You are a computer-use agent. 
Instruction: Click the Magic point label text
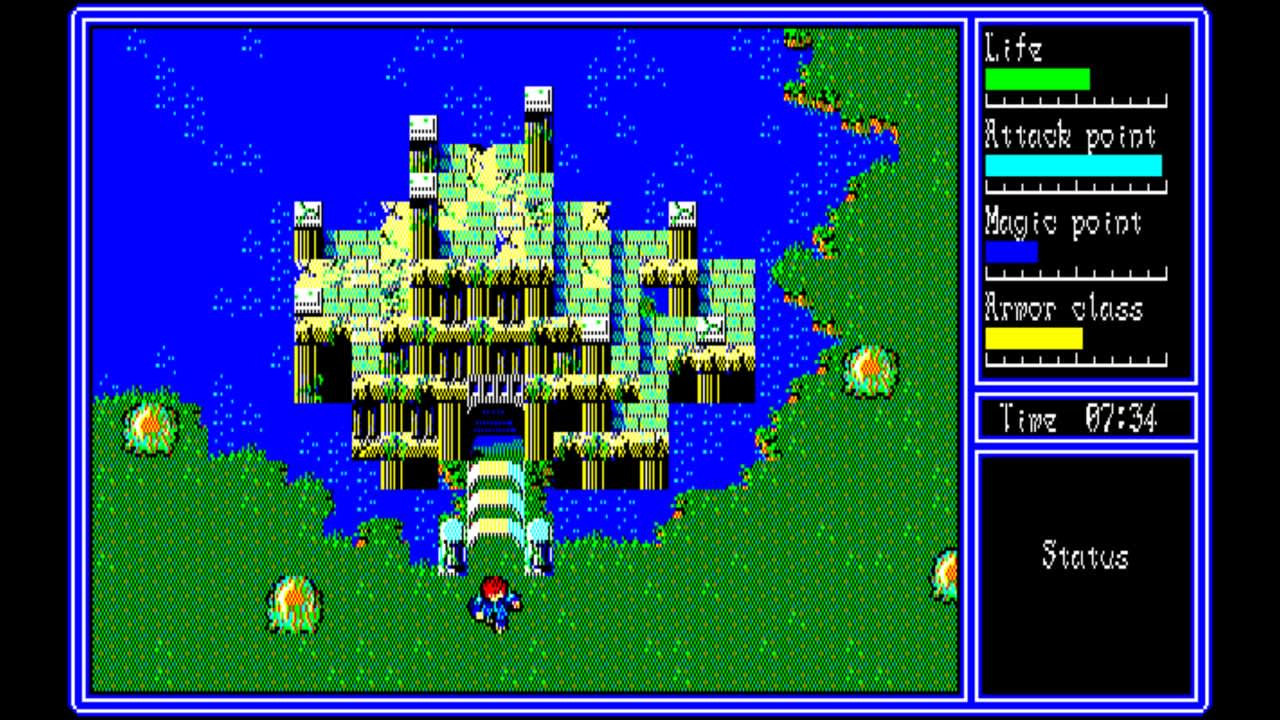pos(1063,223)
